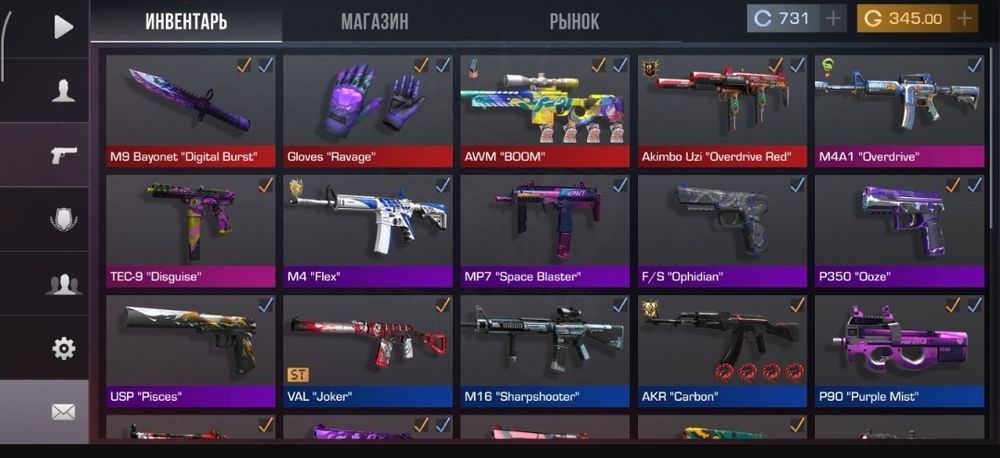Open the Рынок tab
The height and width of the screenshot is (458, 1000).
click(x=574, y=21)
